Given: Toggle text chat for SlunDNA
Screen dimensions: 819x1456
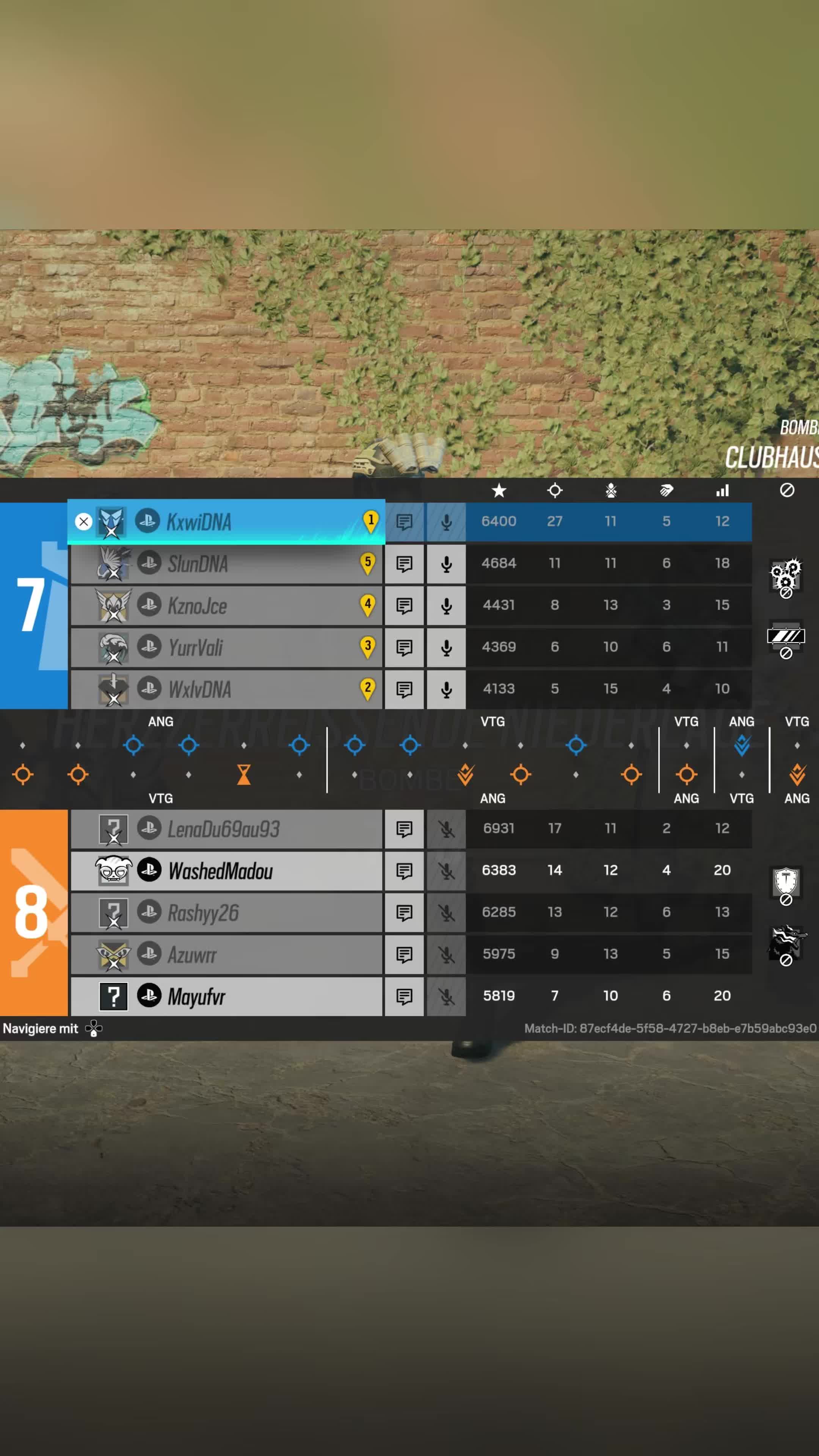Looking at the screenshot, I should click(x=404, y=563).
